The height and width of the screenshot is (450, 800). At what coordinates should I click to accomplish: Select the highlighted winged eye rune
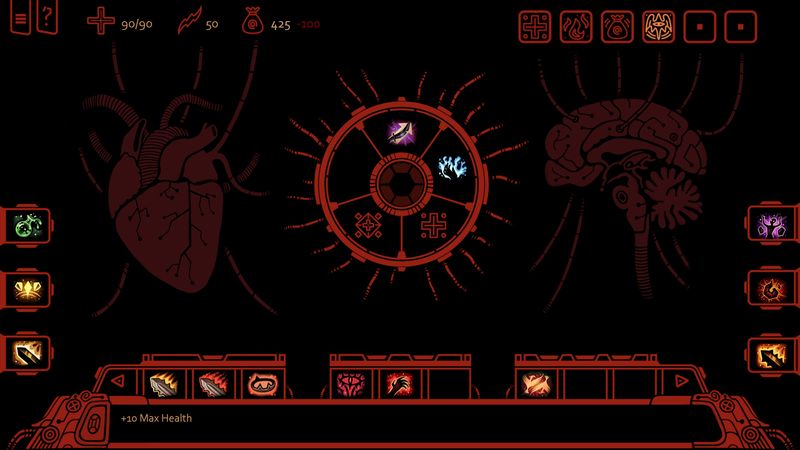pos(657,25)
